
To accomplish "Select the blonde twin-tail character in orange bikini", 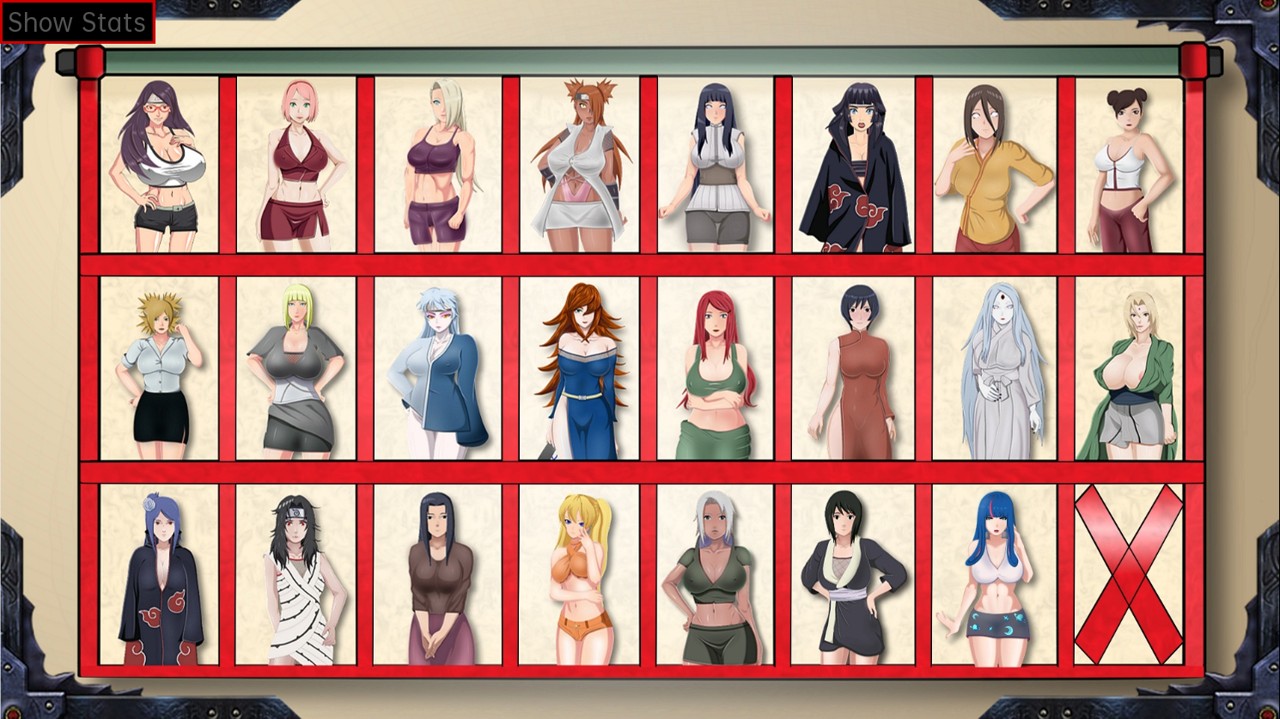I will pyautogui.click(x=579, y=575).
